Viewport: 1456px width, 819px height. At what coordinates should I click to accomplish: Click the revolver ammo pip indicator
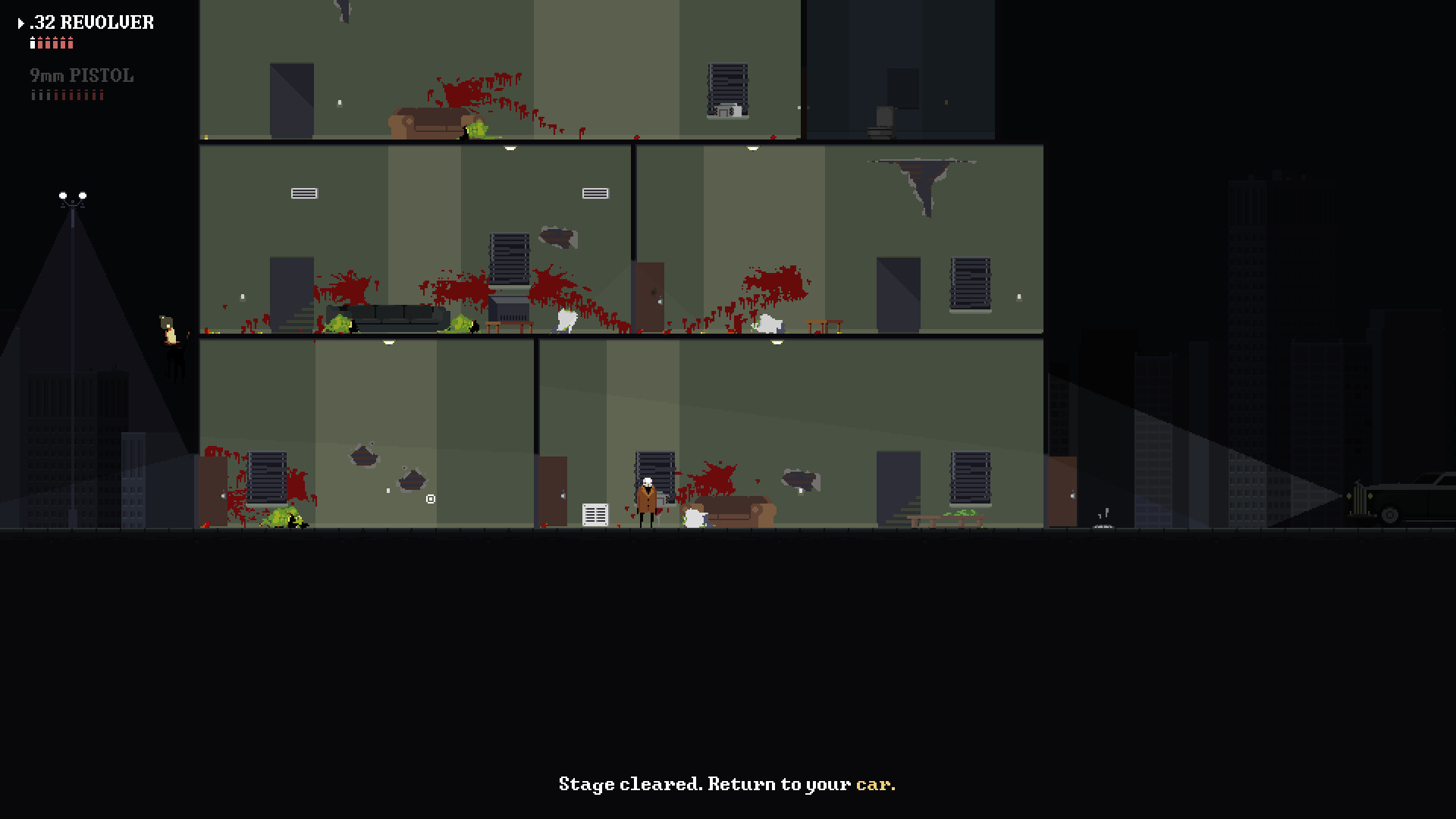click(52, 43)
